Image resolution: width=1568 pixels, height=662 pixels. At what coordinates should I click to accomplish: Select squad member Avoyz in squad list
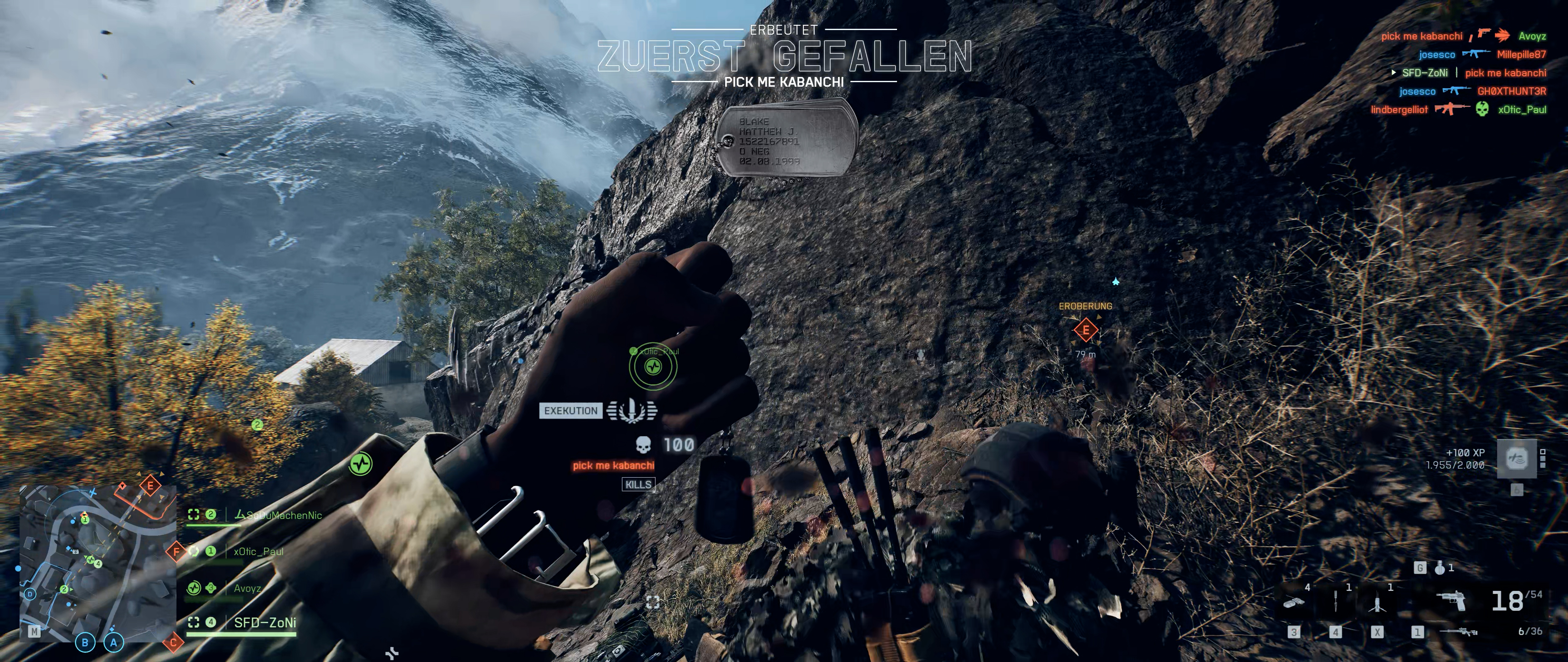click(x=247, y=588)
